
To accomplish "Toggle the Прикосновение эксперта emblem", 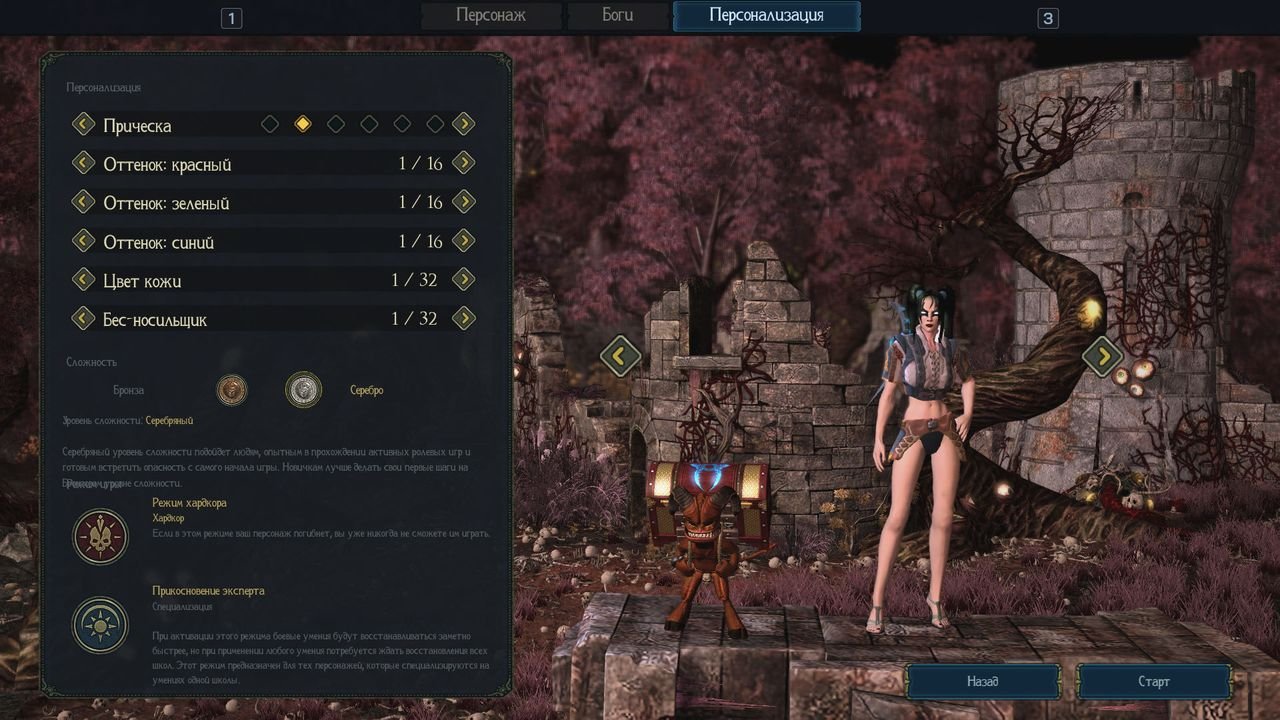I will coord(100,625).
